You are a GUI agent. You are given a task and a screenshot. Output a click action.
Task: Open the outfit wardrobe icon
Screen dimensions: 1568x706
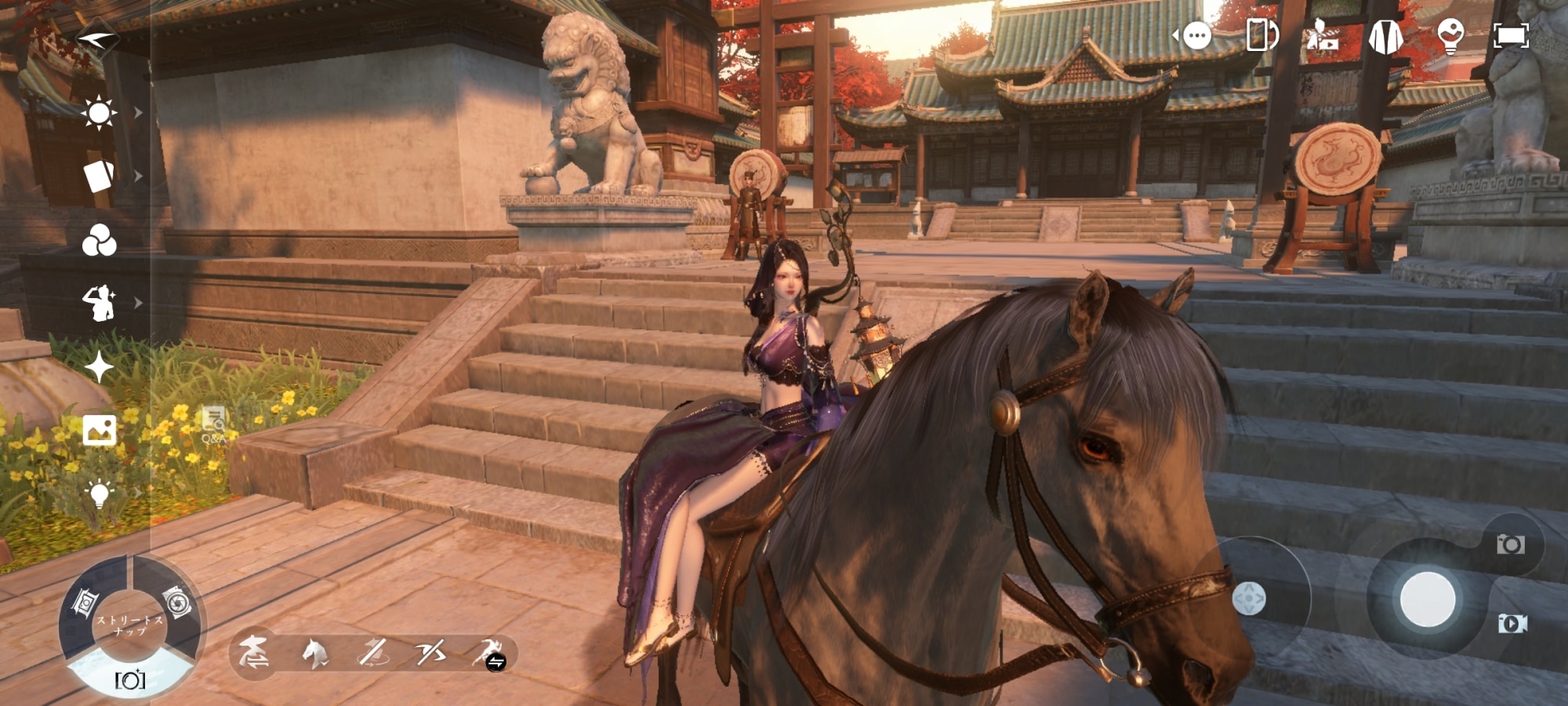point(1385,36)
